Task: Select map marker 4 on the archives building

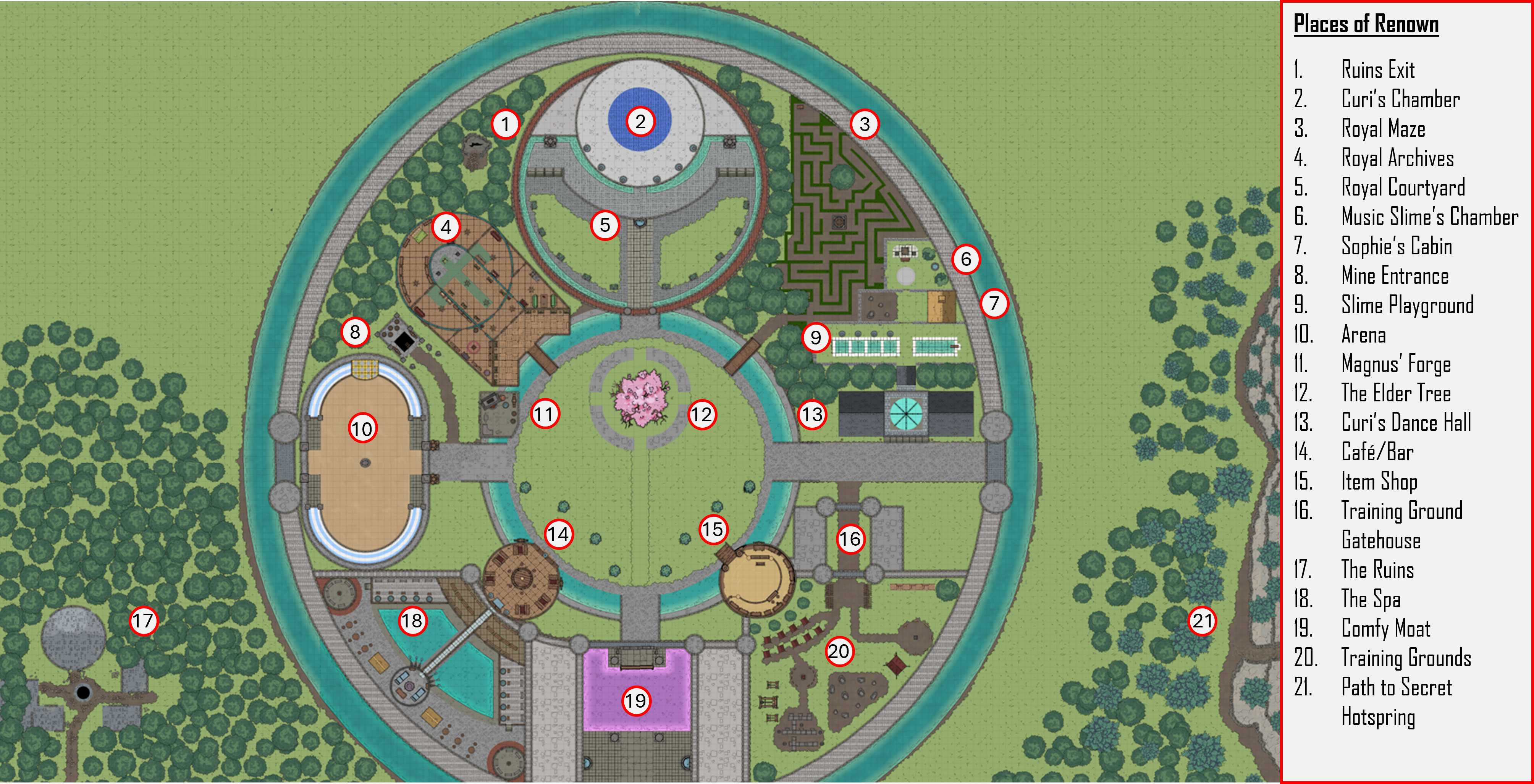Action: click(446, 227)
